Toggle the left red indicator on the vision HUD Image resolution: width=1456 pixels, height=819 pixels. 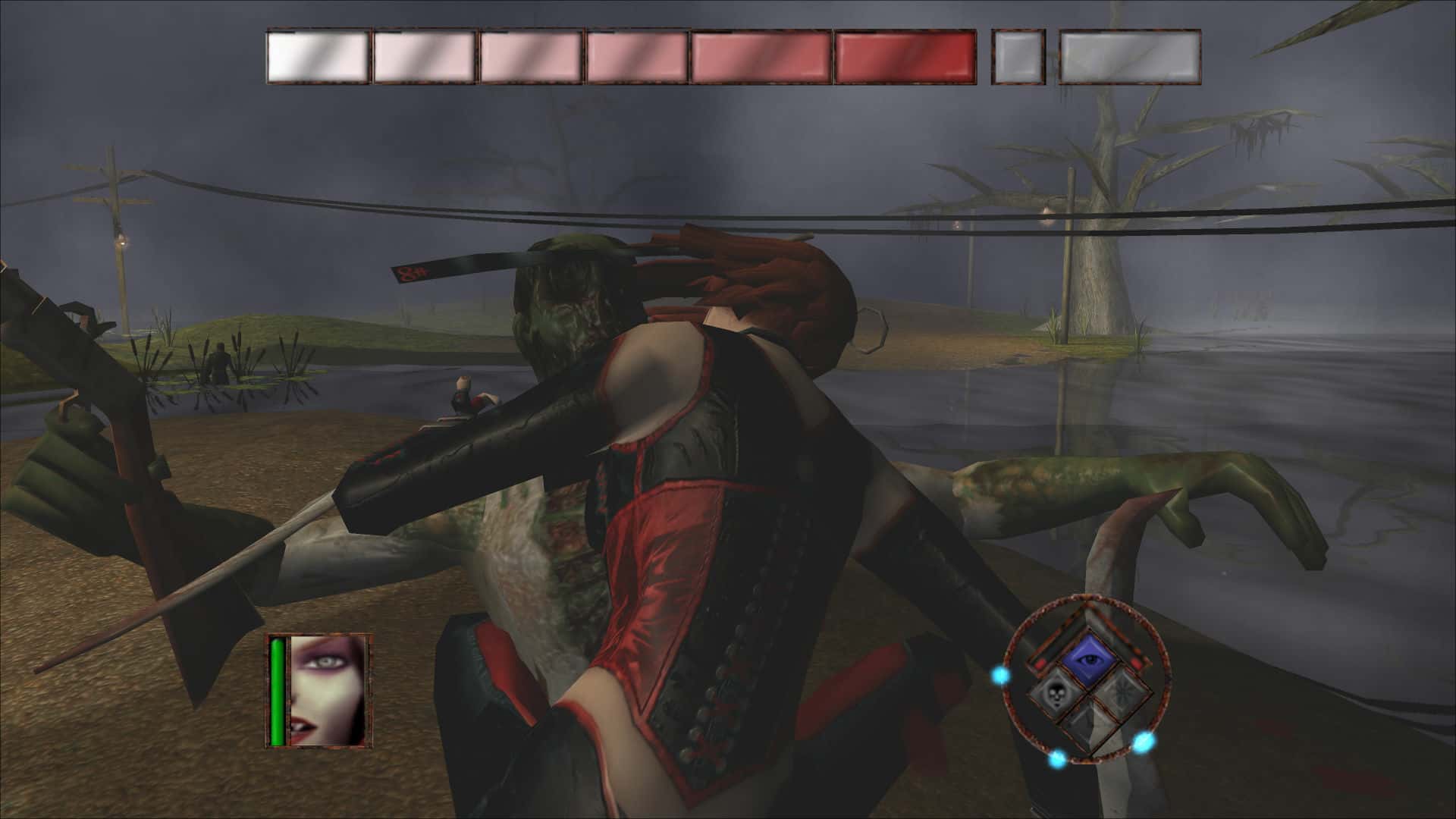[x=1039, y=663]
